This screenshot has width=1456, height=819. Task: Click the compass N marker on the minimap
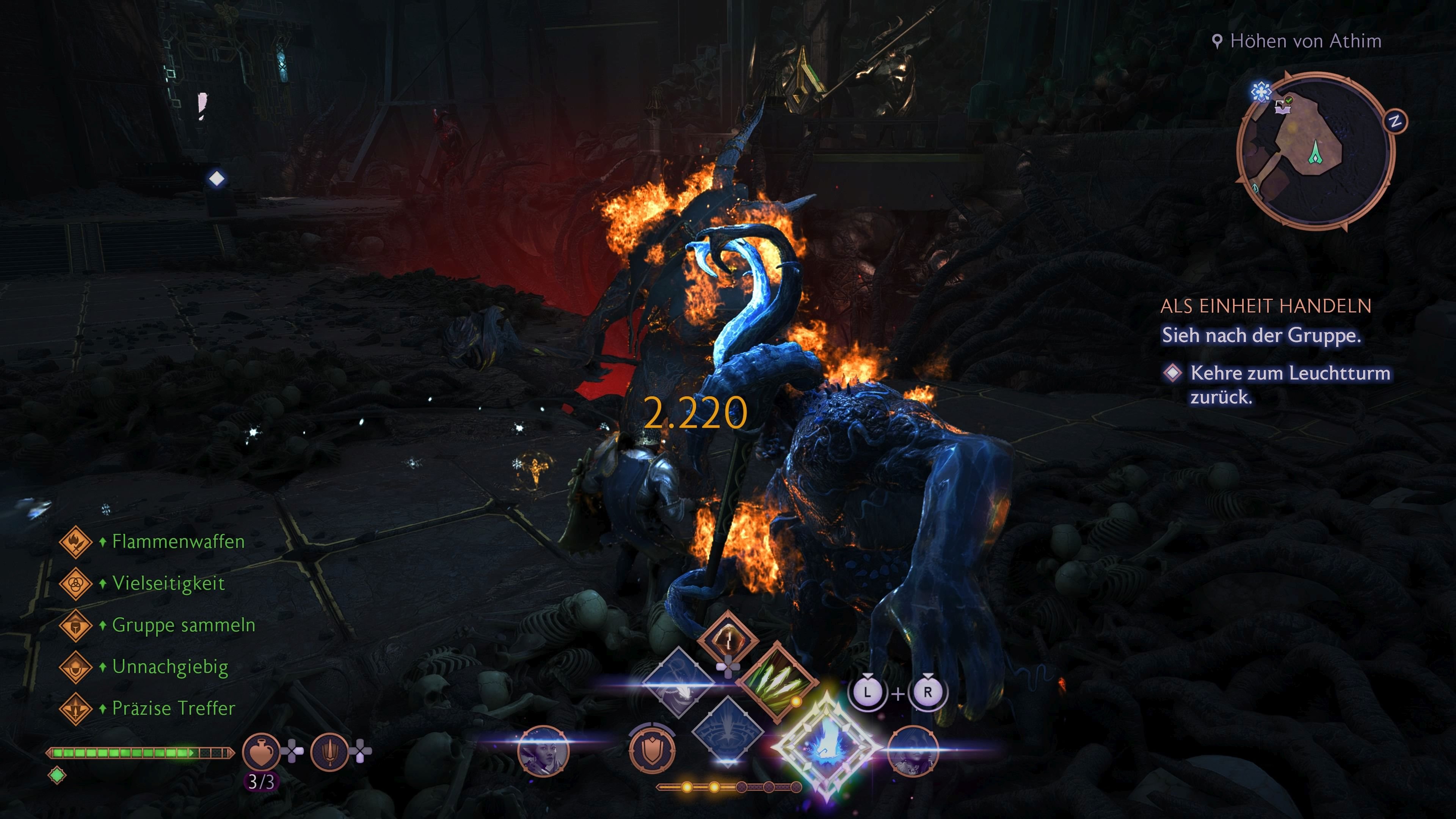click(x=1395, y=121)
